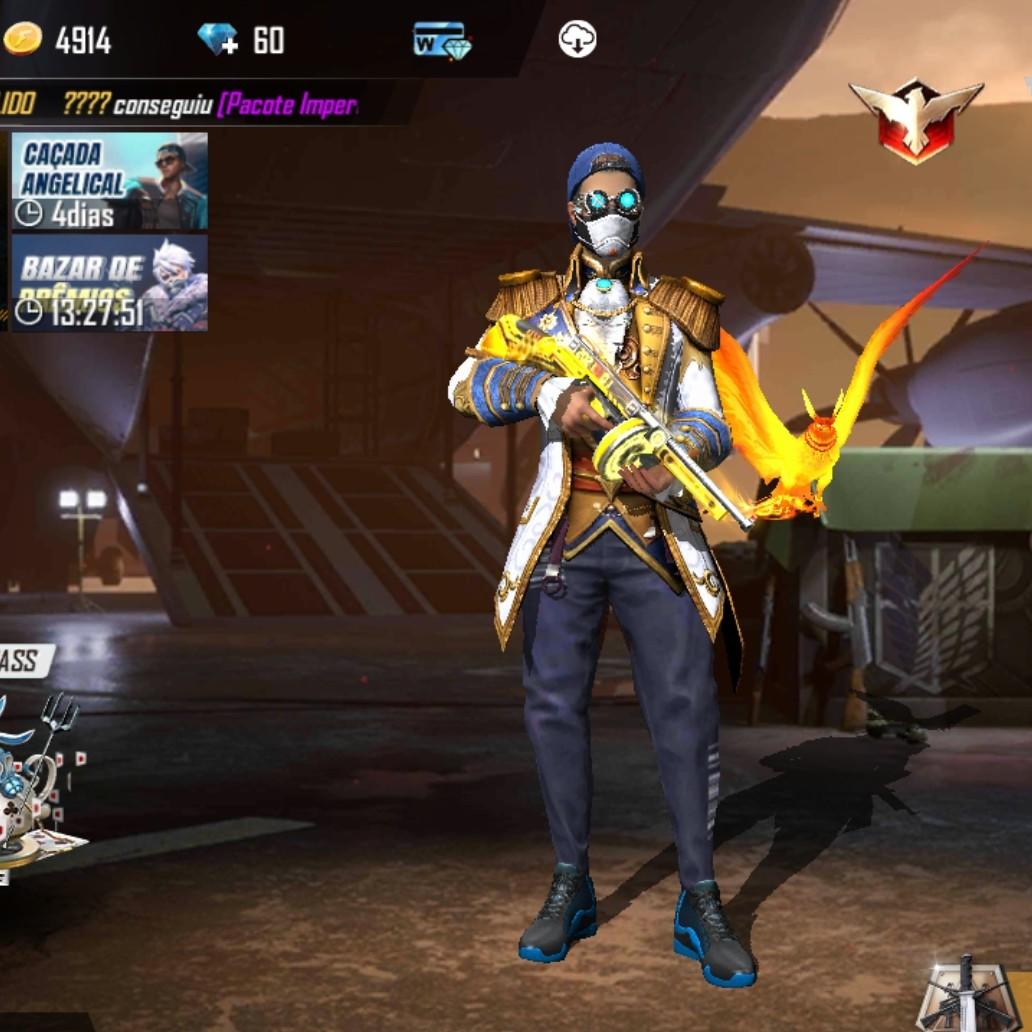Viewport: 1032px width, 1032px height.
Task: Open the Caçada Angelical event banner
Action: coord(109,181)
